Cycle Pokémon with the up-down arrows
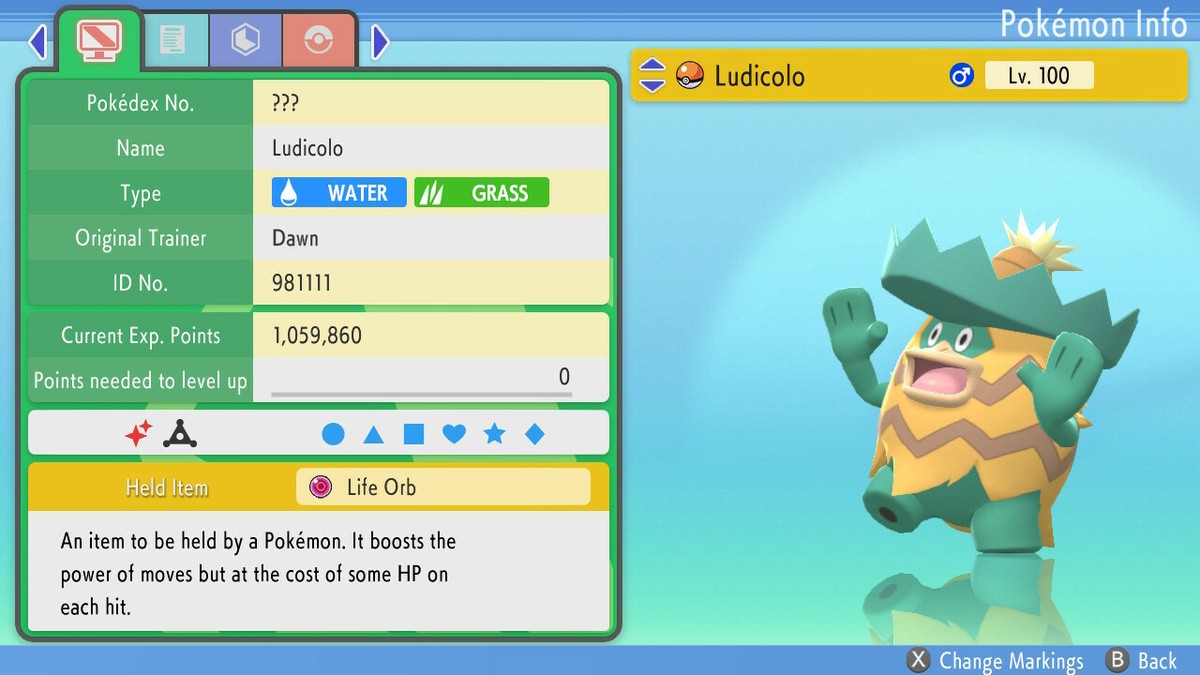Viewport: 1200px width, 675px height. click(652, 75)
